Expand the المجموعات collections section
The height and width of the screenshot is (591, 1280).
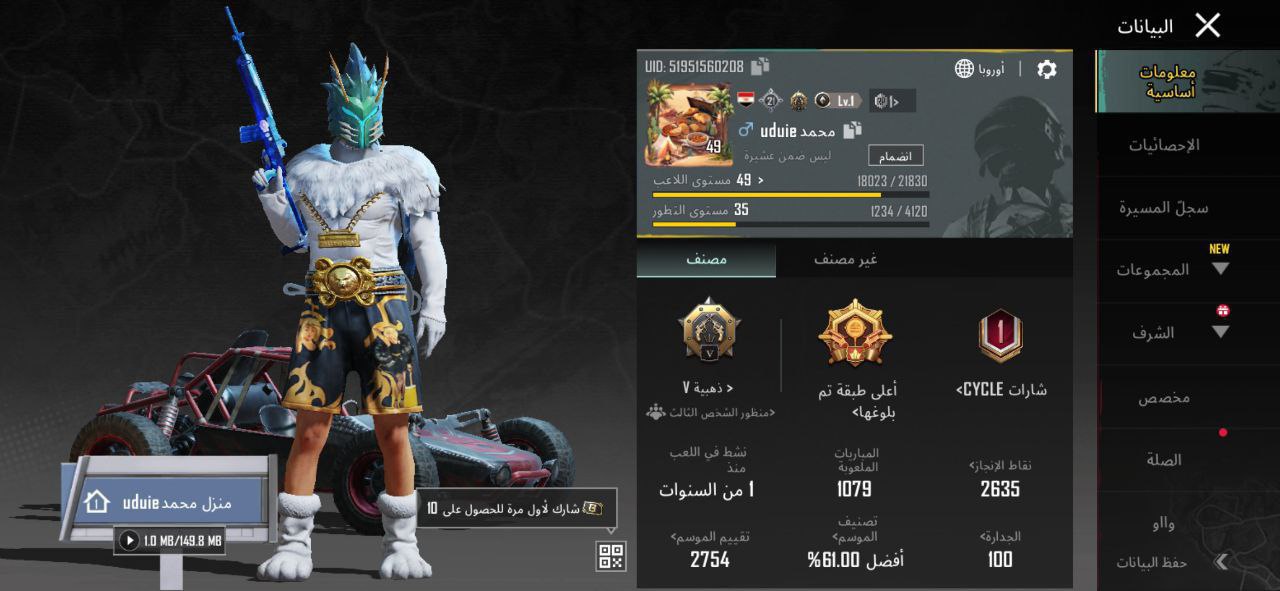click(x=1172, y=270)
